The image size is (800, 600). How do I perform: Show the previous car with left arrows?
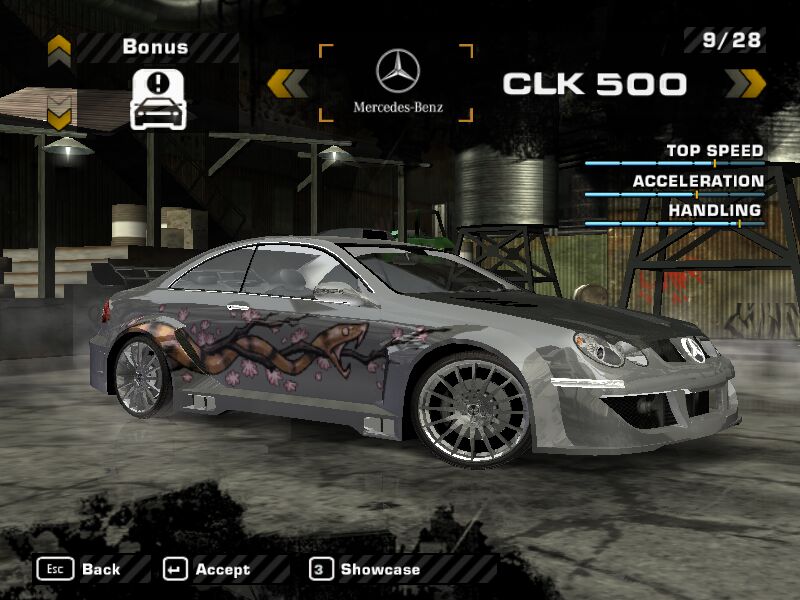[287, 83]
